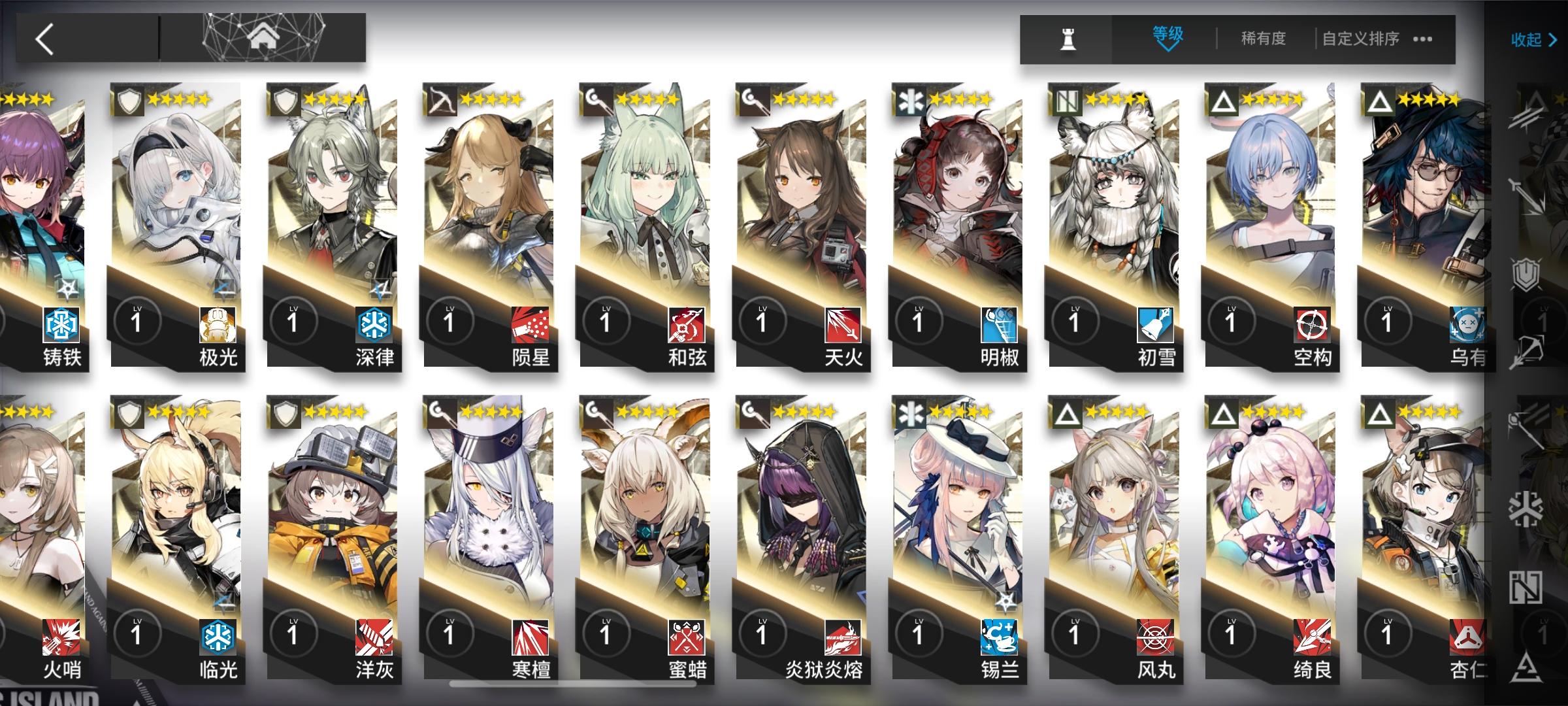
Task: Switch sorting to 稀有度
Action: [1264, 38]
